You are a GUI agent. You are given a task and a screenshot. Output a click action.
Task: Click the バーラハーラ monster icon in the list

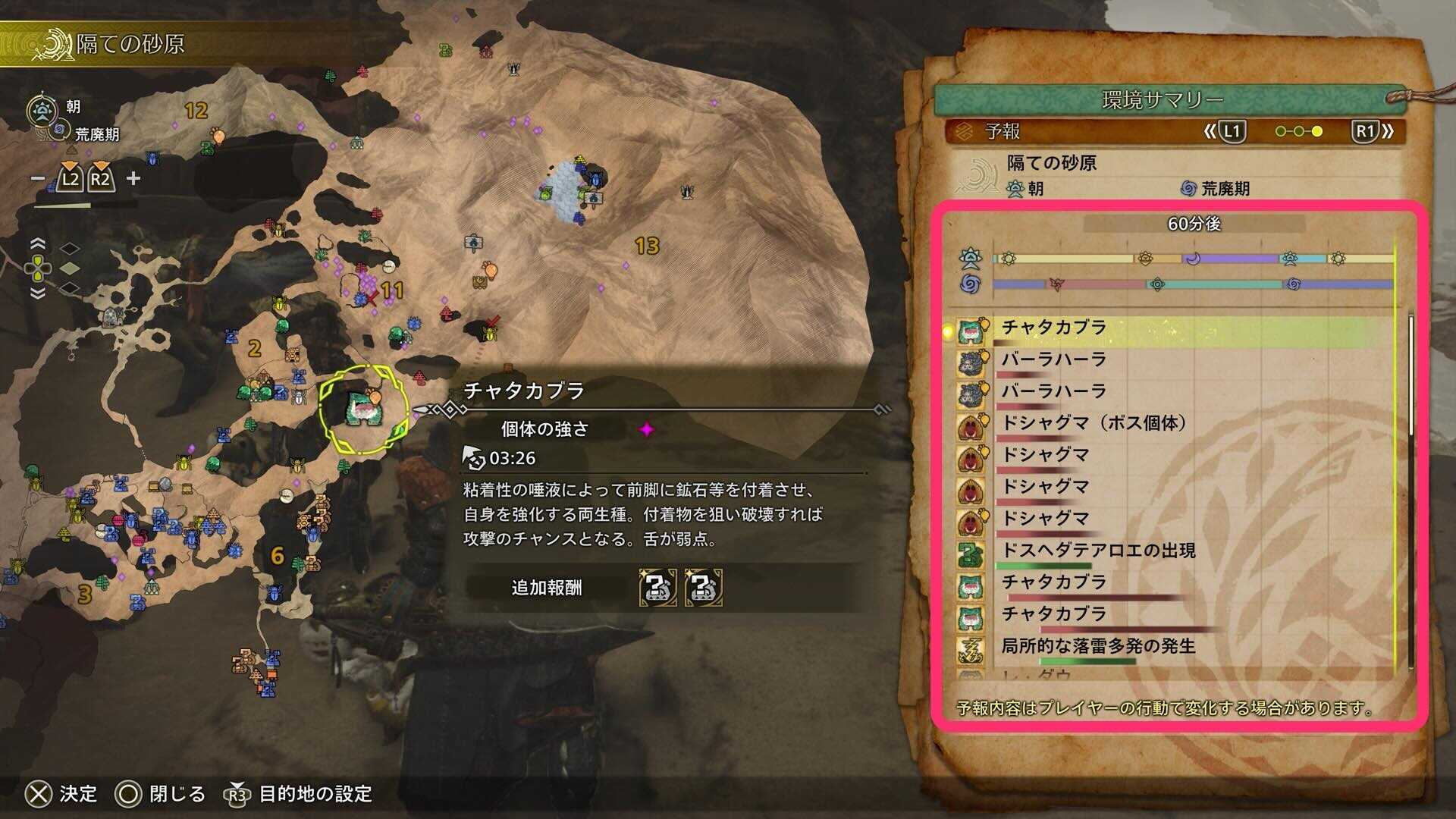[x=971, y=360]
